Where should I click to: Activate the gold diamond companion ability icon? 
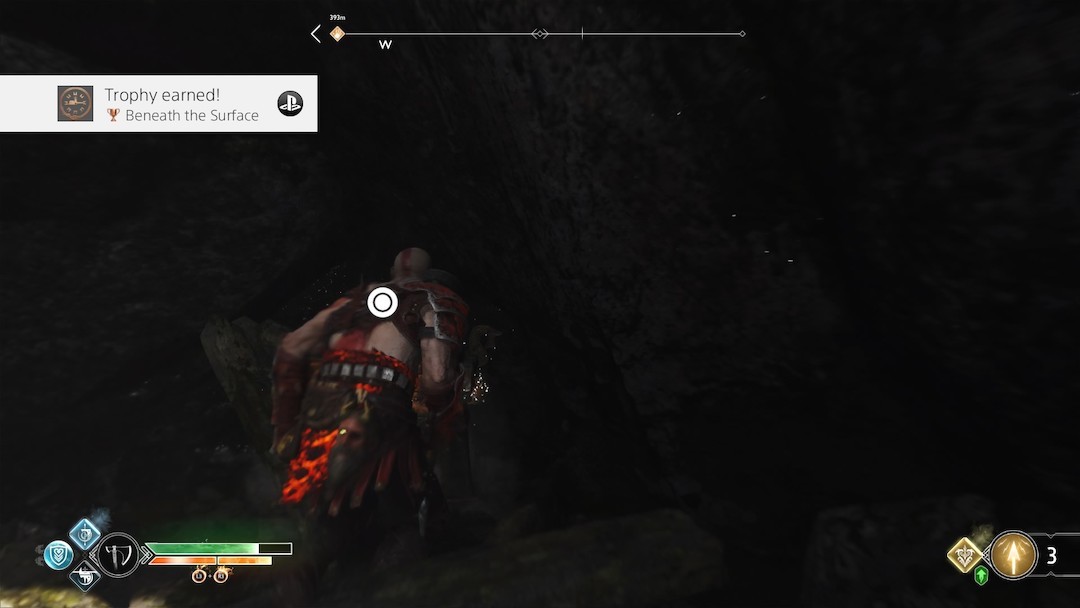965,554
